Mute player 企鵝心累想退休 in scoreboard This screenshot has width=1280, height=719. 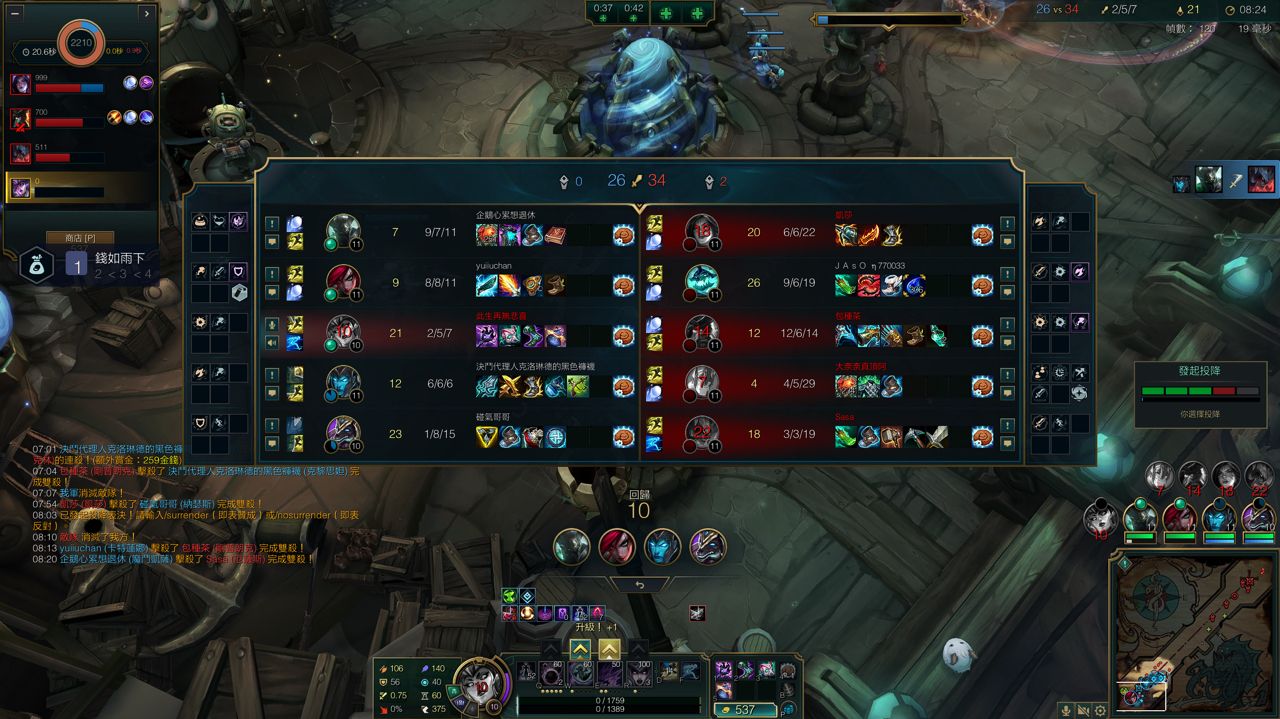click(271, 241)
